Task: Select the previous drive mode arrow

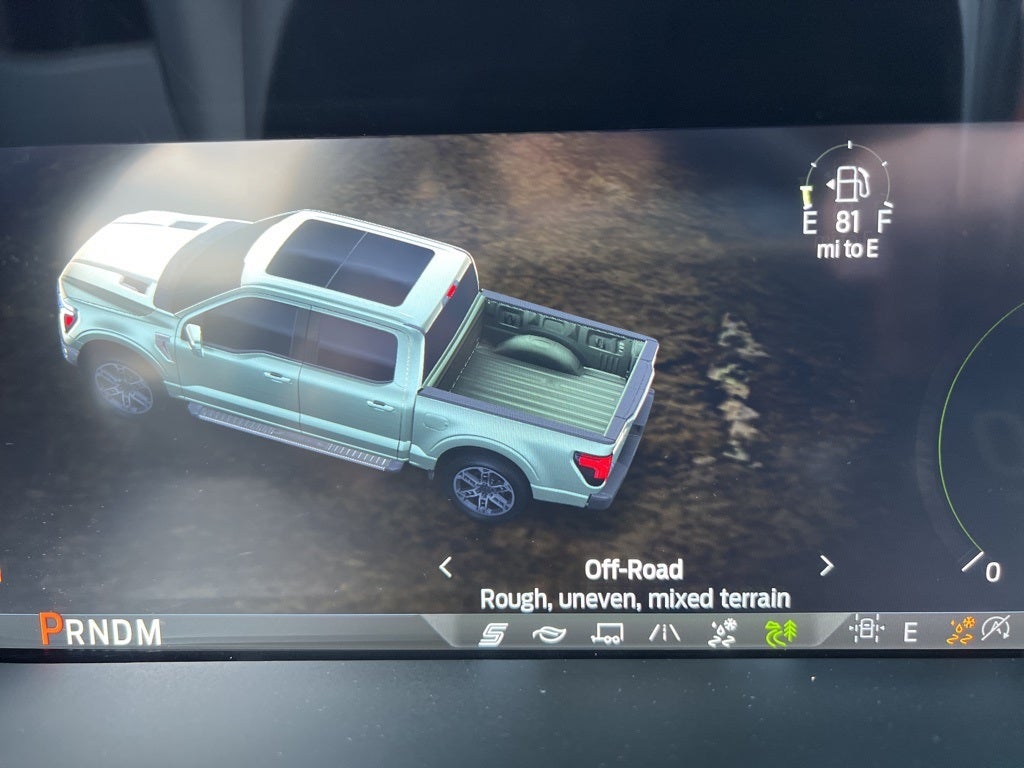Action: click(446, 567)
